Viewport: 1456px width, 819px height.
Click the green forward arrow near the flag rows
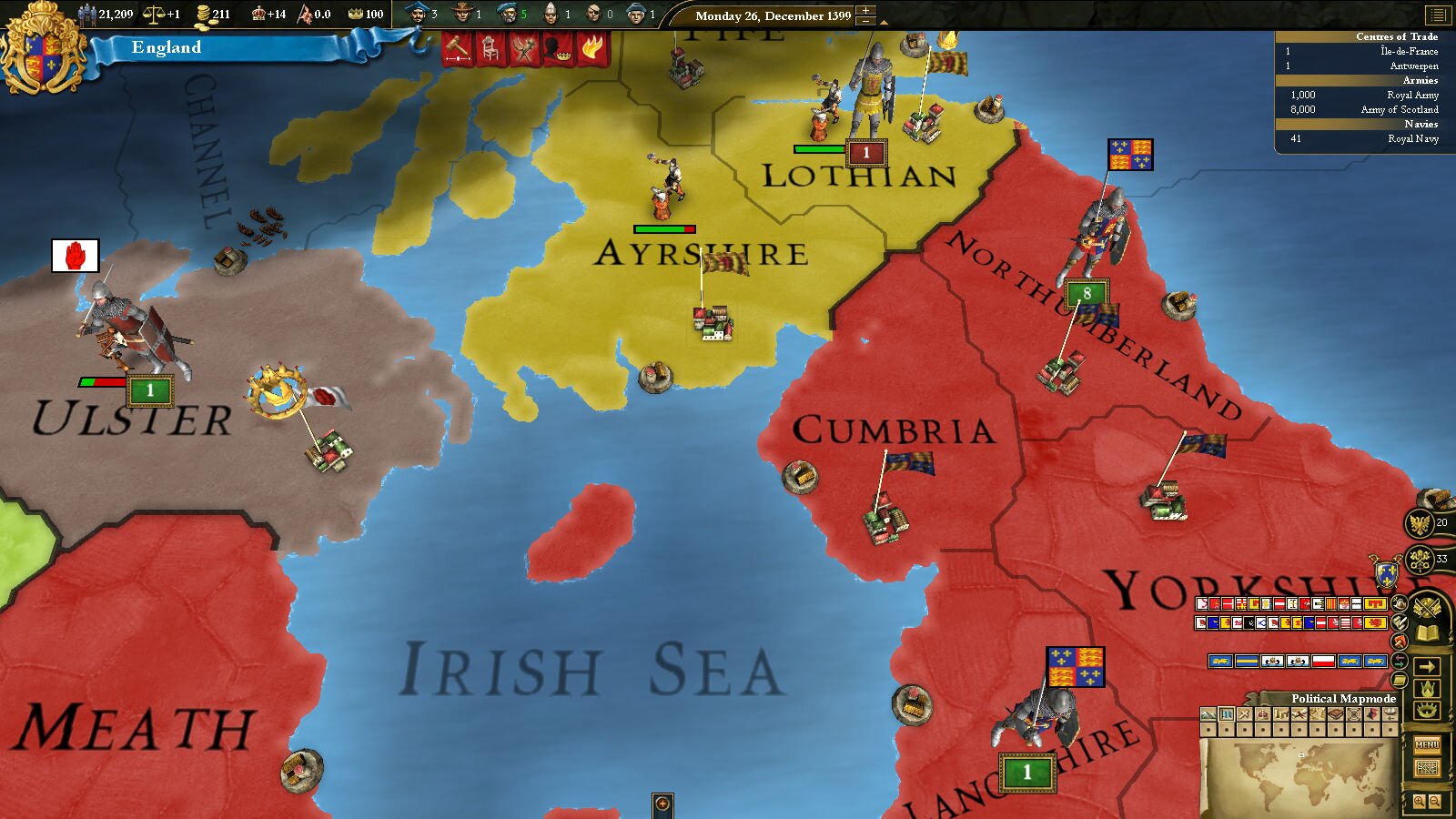pos(1400,664)
